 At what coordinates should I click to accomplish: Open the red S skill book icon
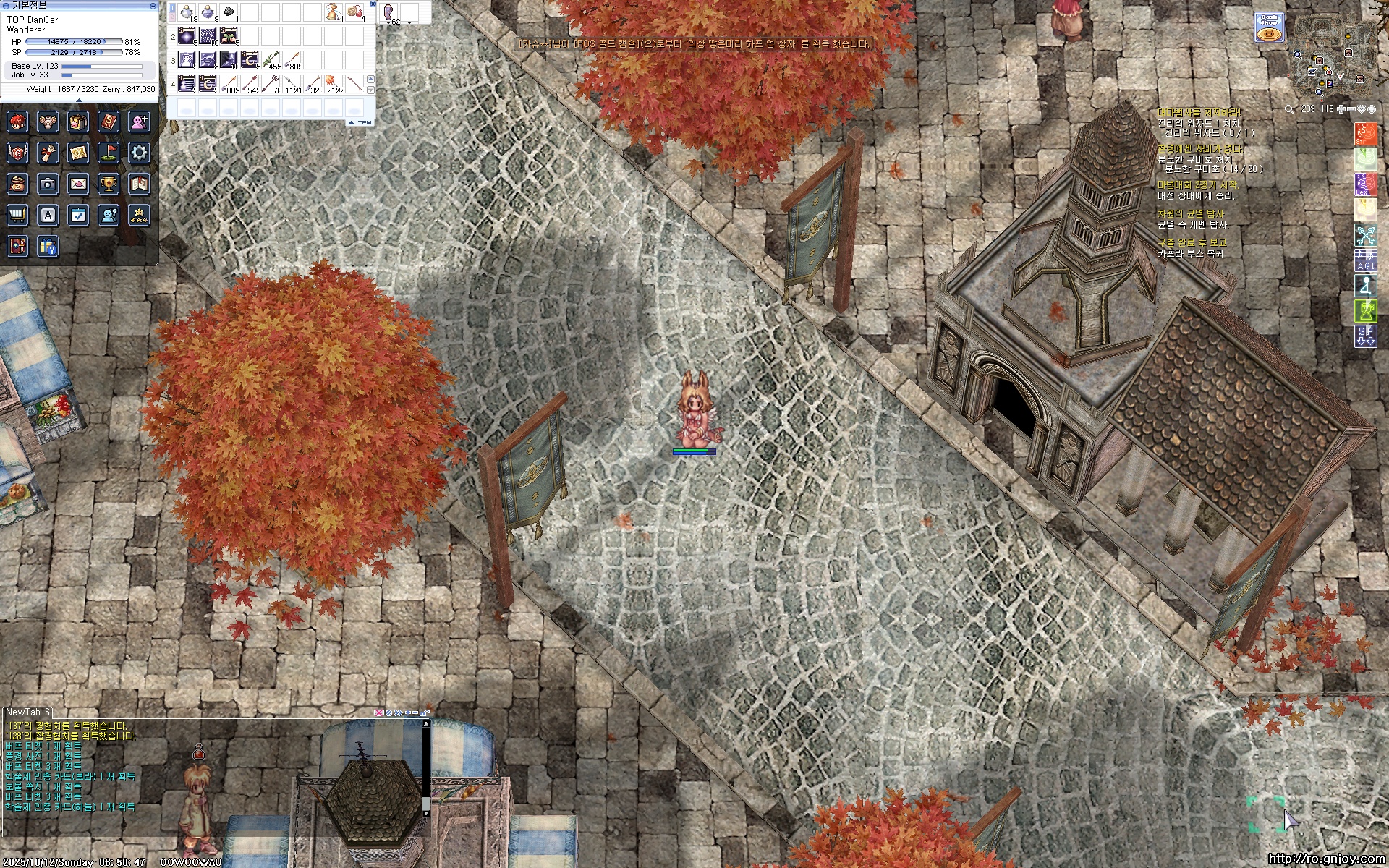(109, 121)
